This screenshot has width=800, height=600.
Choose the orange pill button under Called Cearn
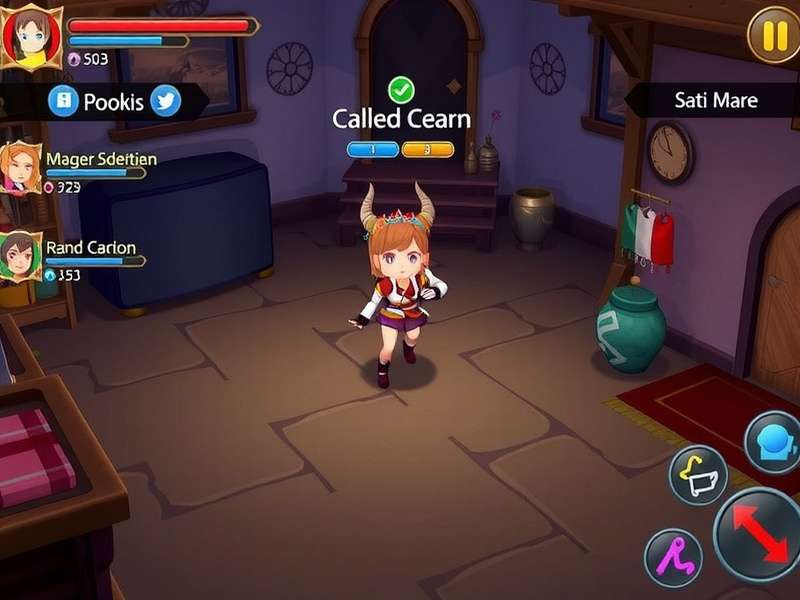tap(428, 149)
